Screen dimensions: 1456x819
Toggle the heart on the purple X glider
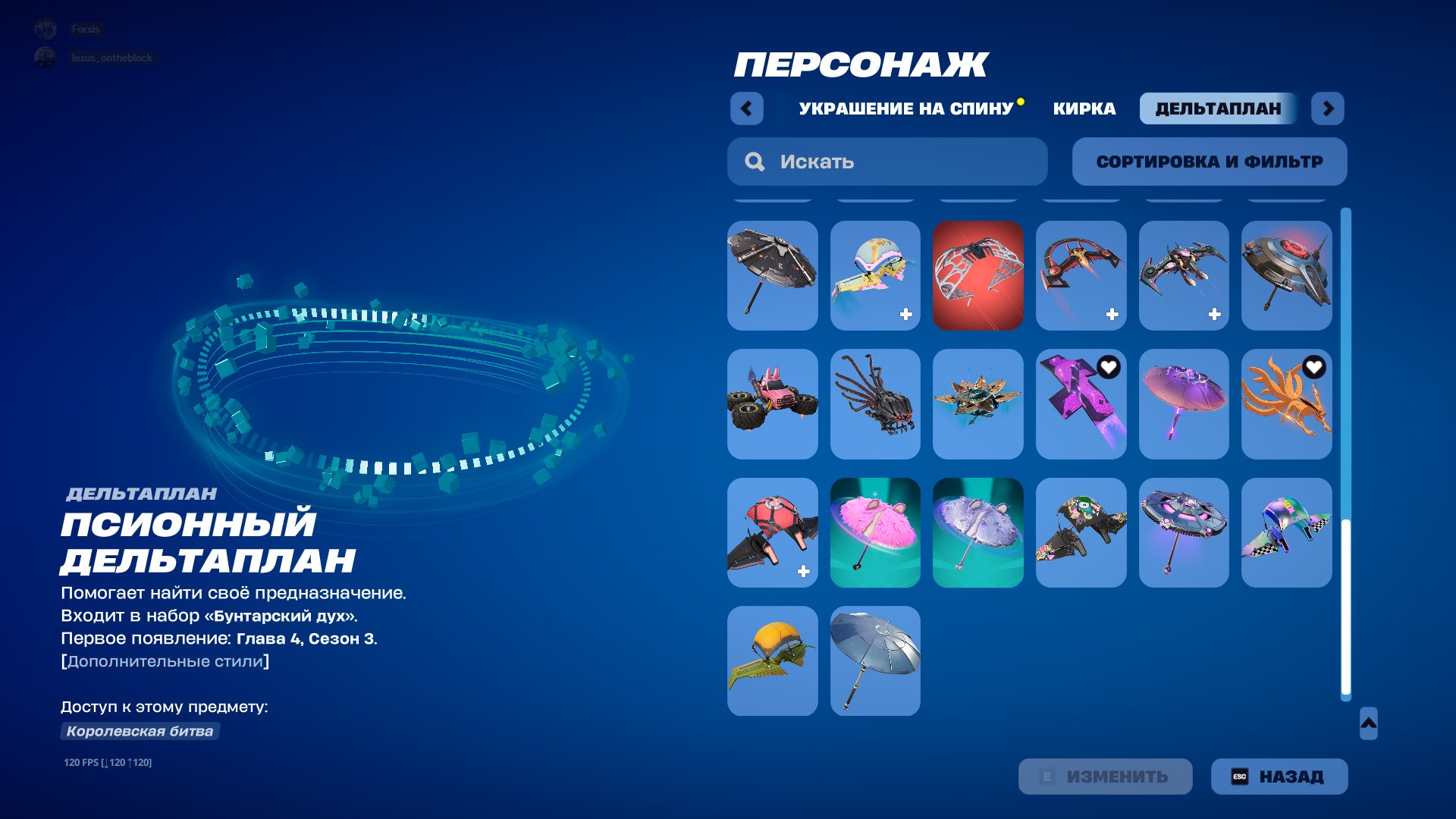(x=1108, y=366)
